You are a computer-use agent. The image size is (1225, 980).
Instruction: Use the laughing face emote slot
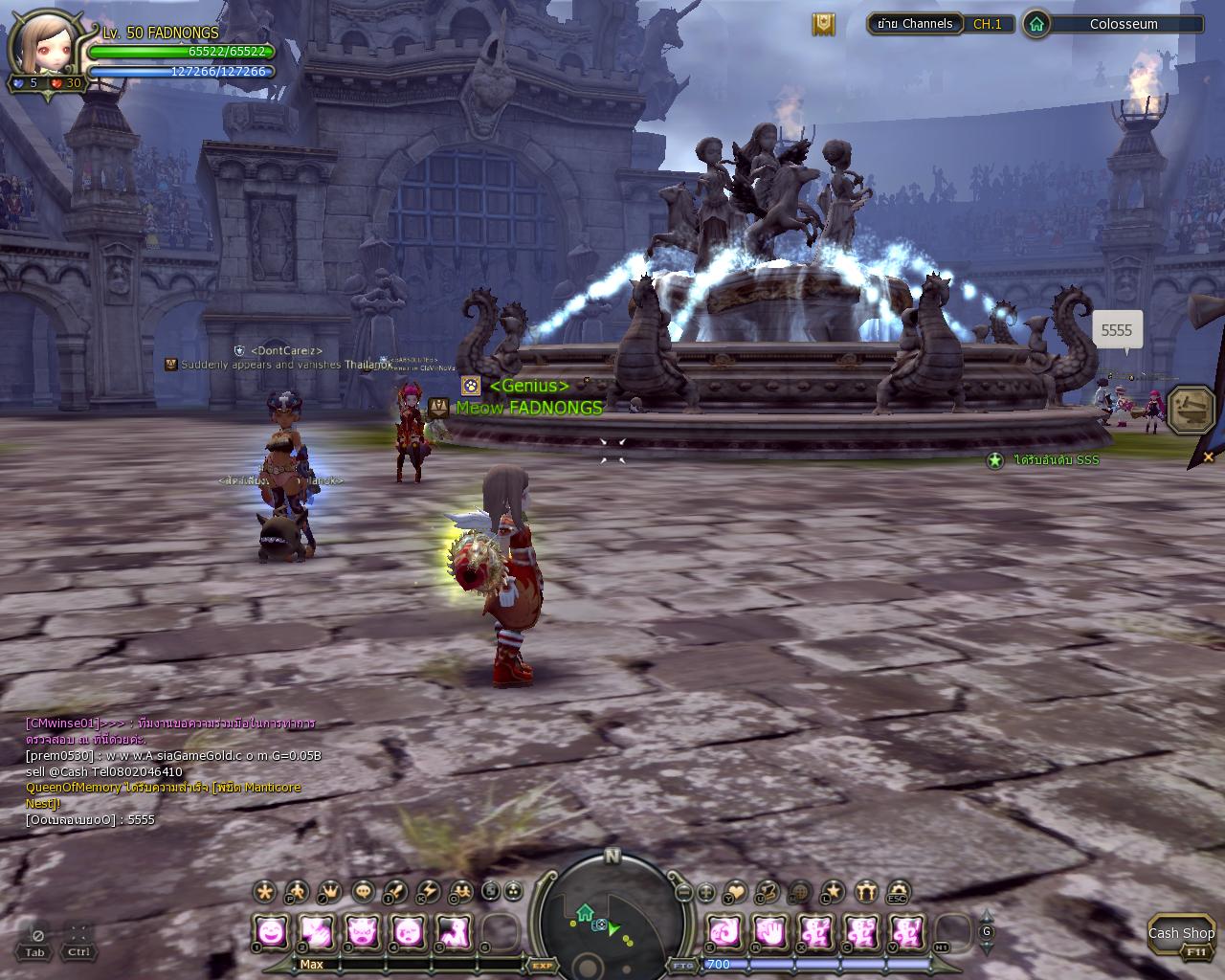272,931
